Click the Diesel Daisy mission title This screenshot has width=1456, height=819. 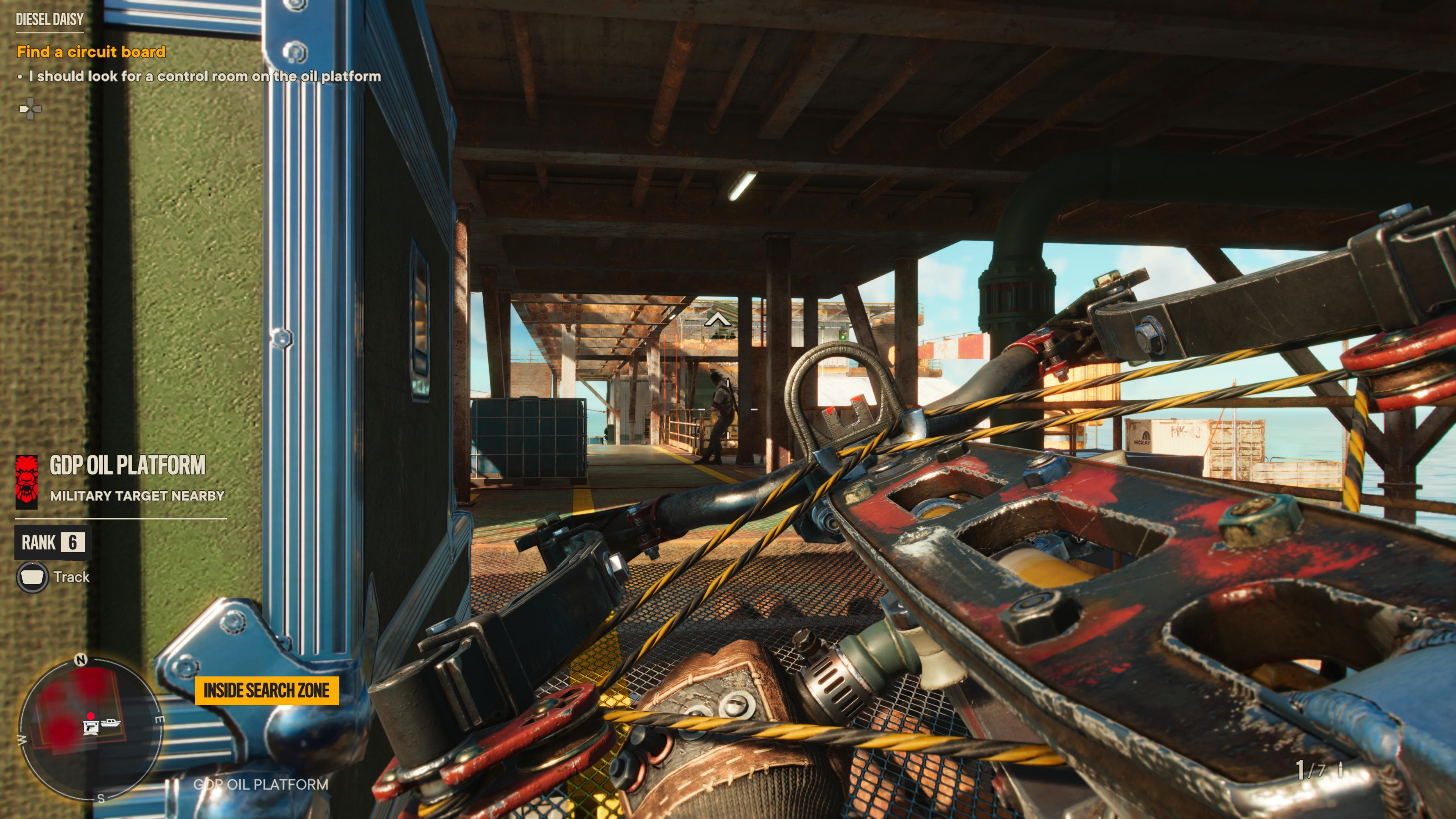(x=50, y=20)
